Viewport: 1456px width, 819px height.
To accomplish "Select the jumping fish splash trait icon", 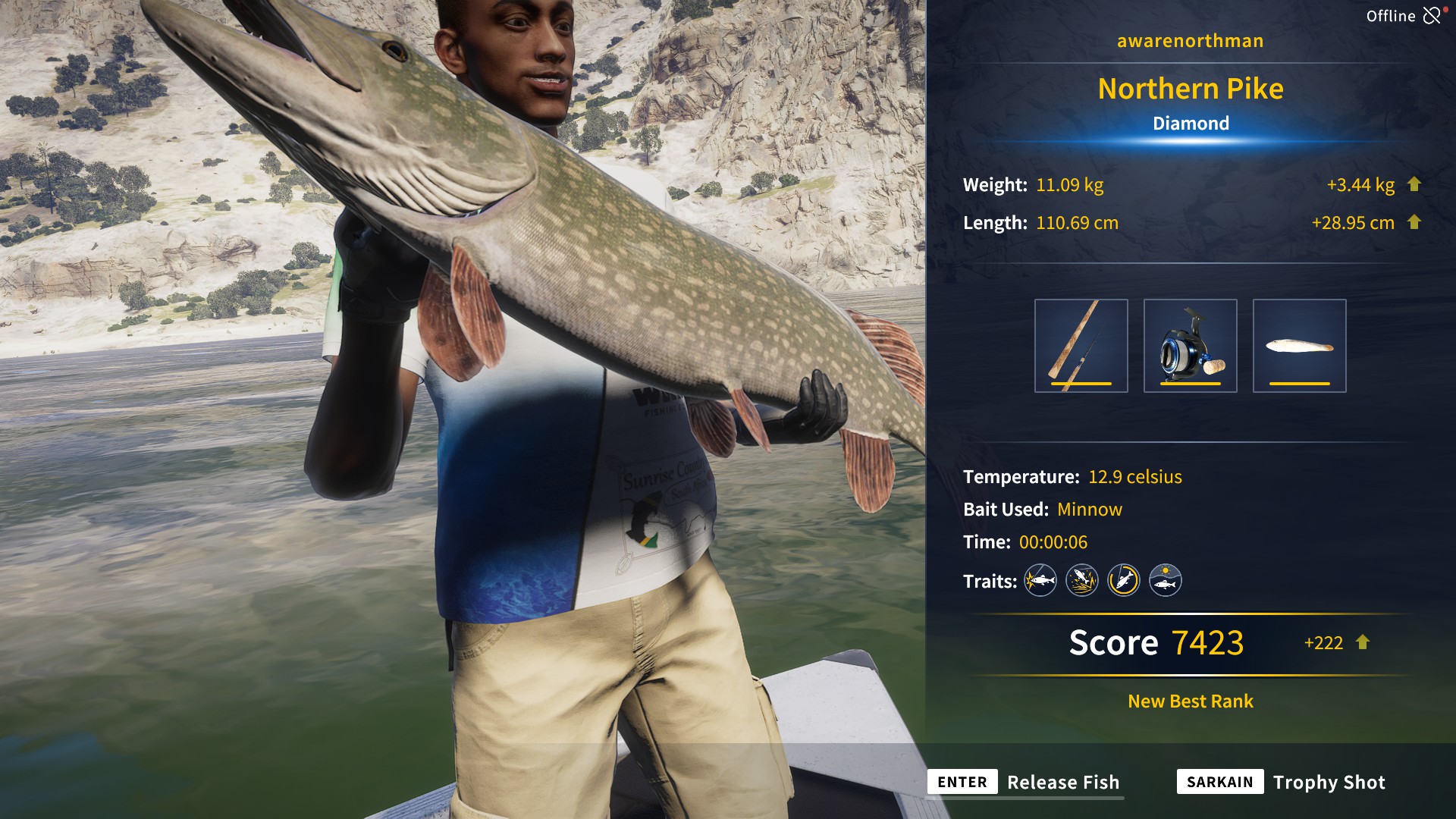I will pyautogui.click(x=1083, y=580).
